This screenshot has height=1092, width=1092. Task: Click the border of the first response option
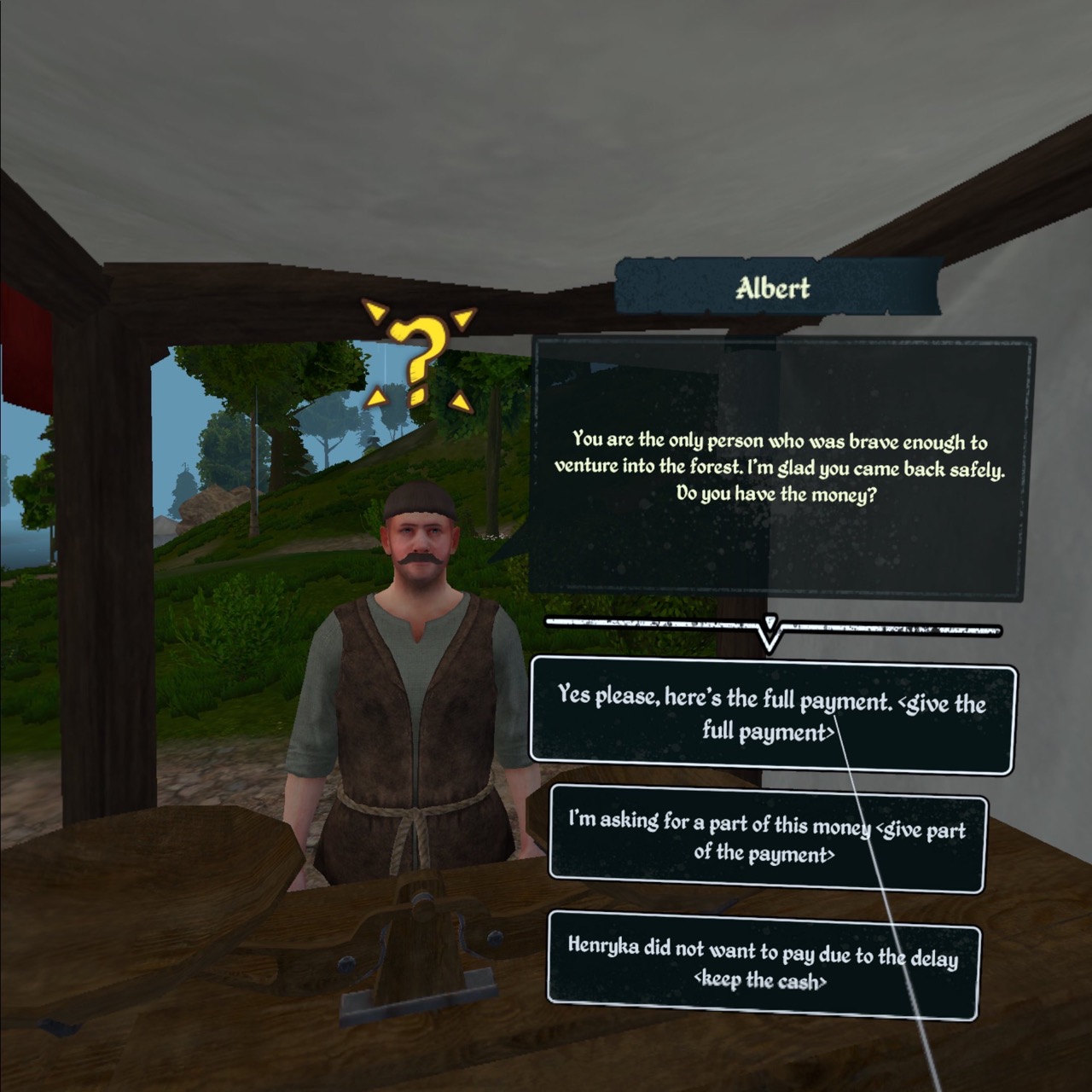pos(766,662)
